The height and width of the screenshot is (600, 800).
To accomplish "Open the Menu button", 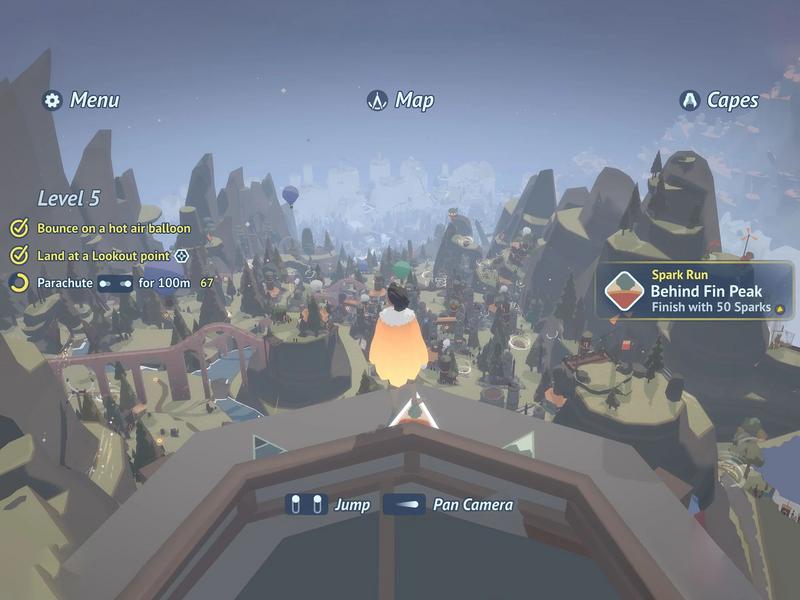I will click(x=81, y=100).
